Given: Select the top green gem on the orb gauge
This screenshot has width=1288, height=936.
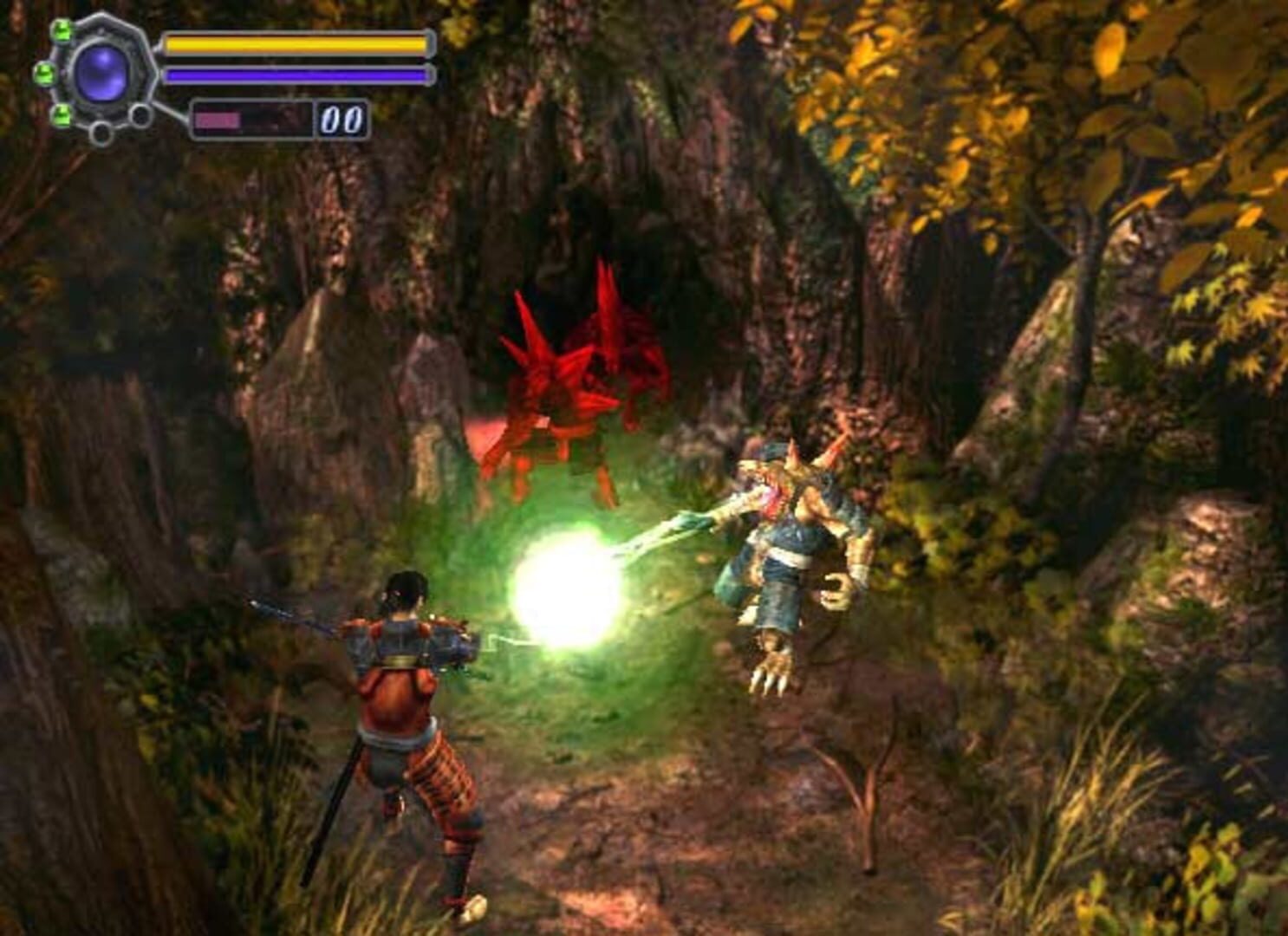Looking at the screenshot, I should [x=62, y=28].
